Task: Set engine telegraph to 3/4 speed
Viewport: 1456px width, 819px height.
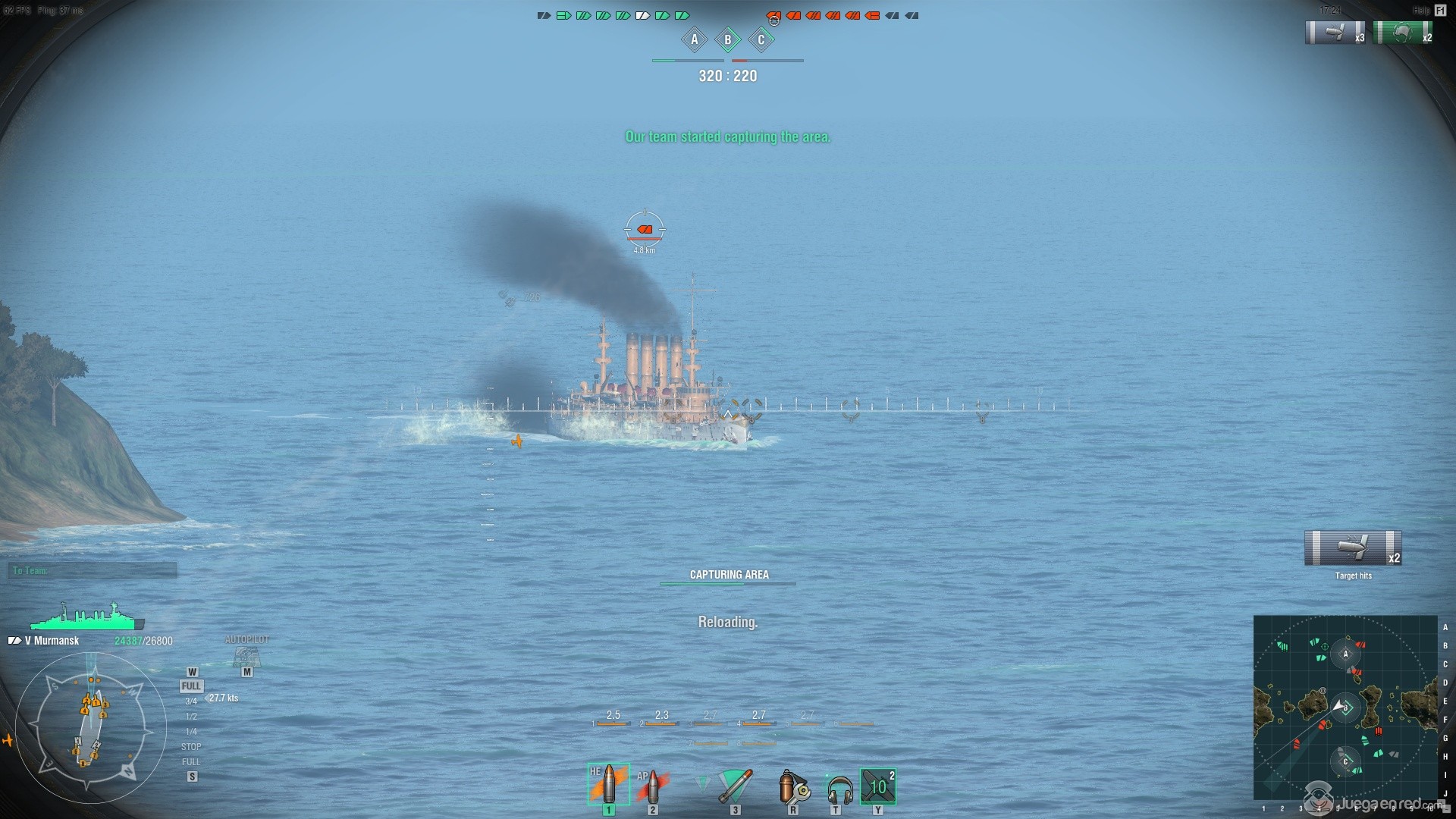Action: click(x=191, y=701)
